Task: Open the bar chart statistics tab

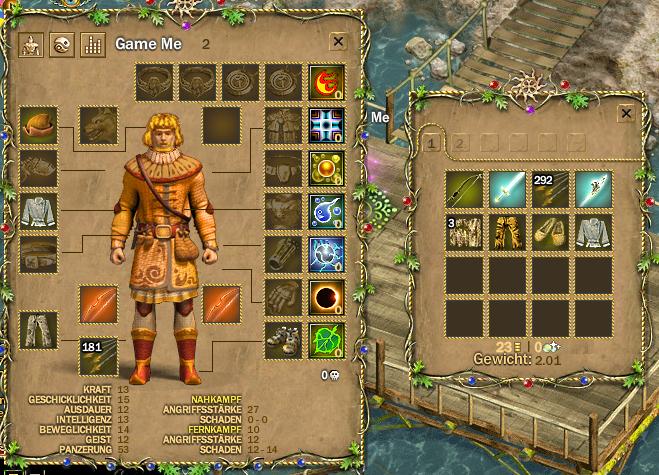Action: (x=91, y=45)
